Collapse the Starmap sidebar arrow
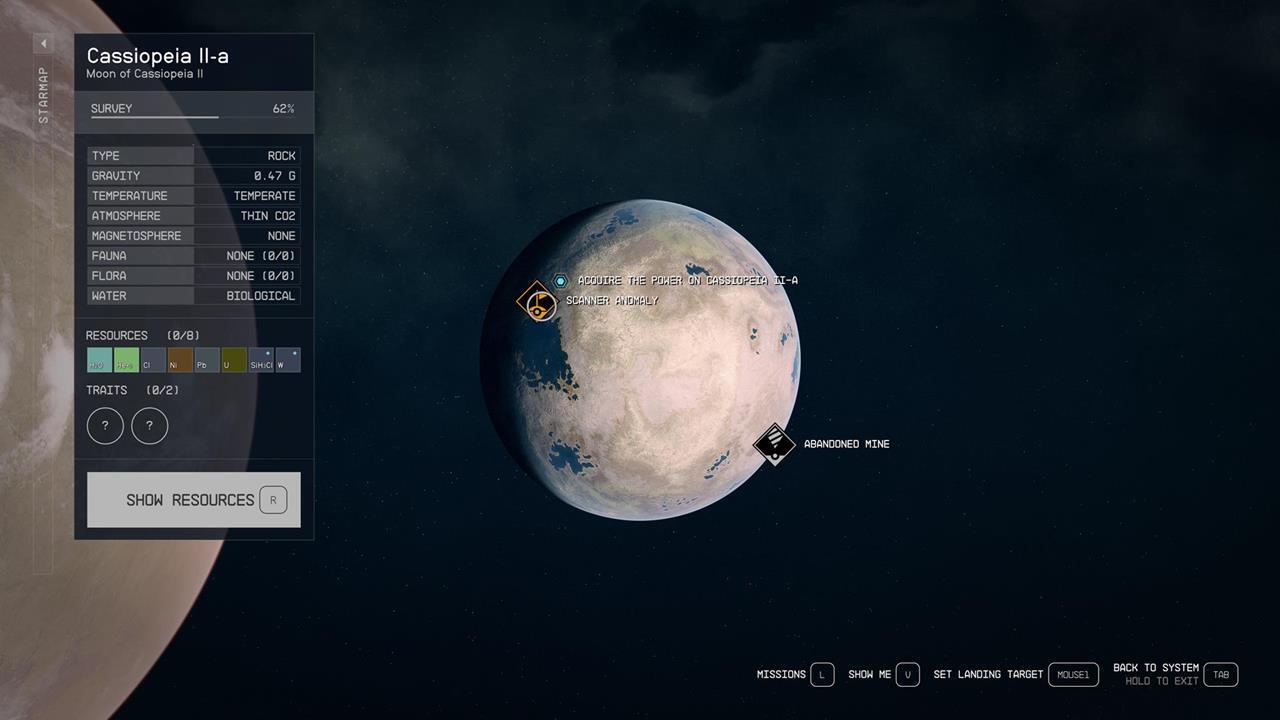Viewport: 1280px width, 720px height. (x=43, y=43)
